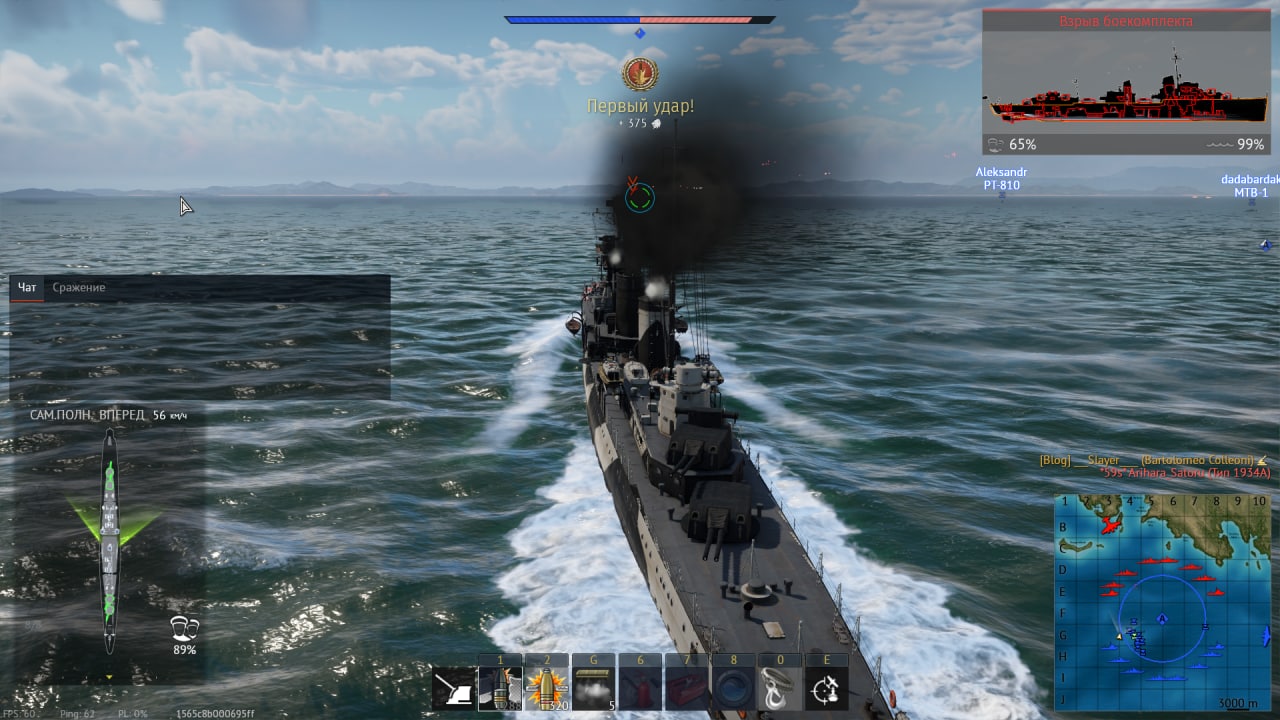Click the tow hook icon
This screenshot has width=1280, height=720.
click(780, 689)
